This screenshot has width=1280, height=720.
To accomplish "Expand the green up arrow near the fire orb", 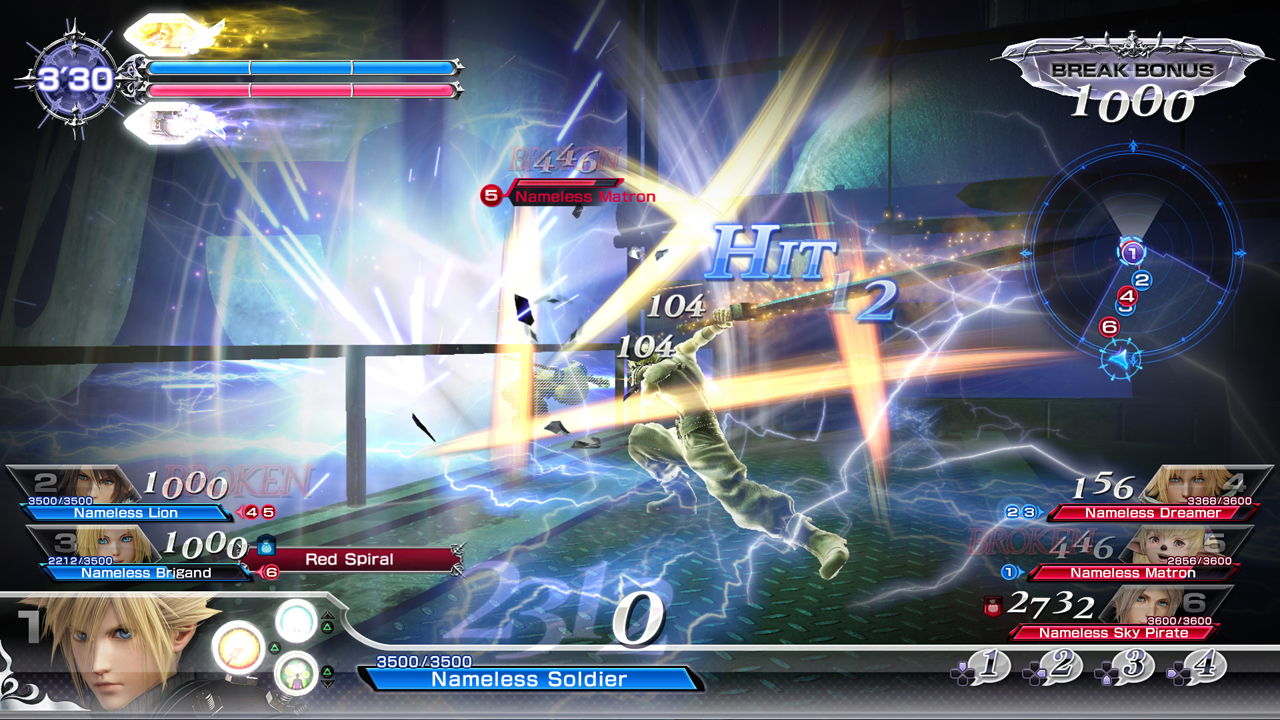I will [274, 648].
